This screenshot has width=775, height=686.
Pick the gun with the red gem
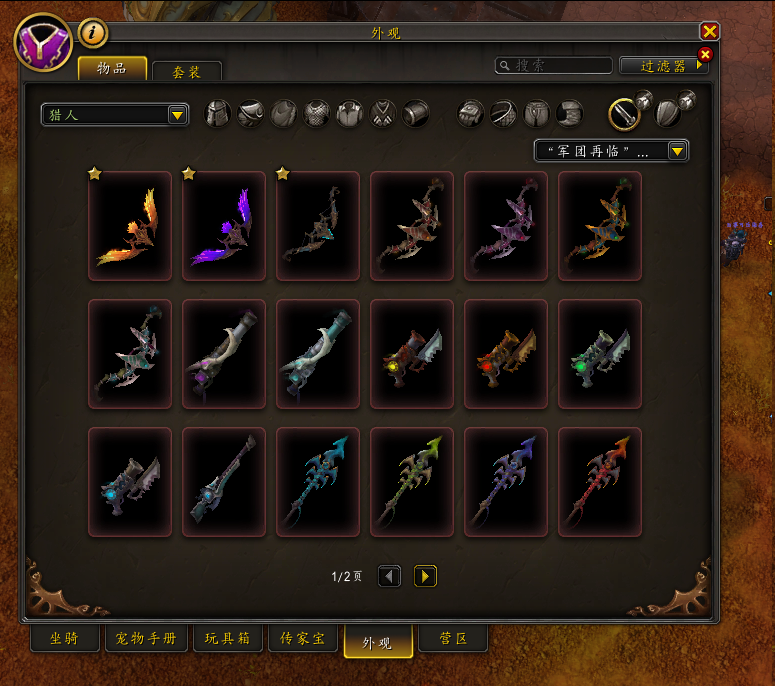506,354
